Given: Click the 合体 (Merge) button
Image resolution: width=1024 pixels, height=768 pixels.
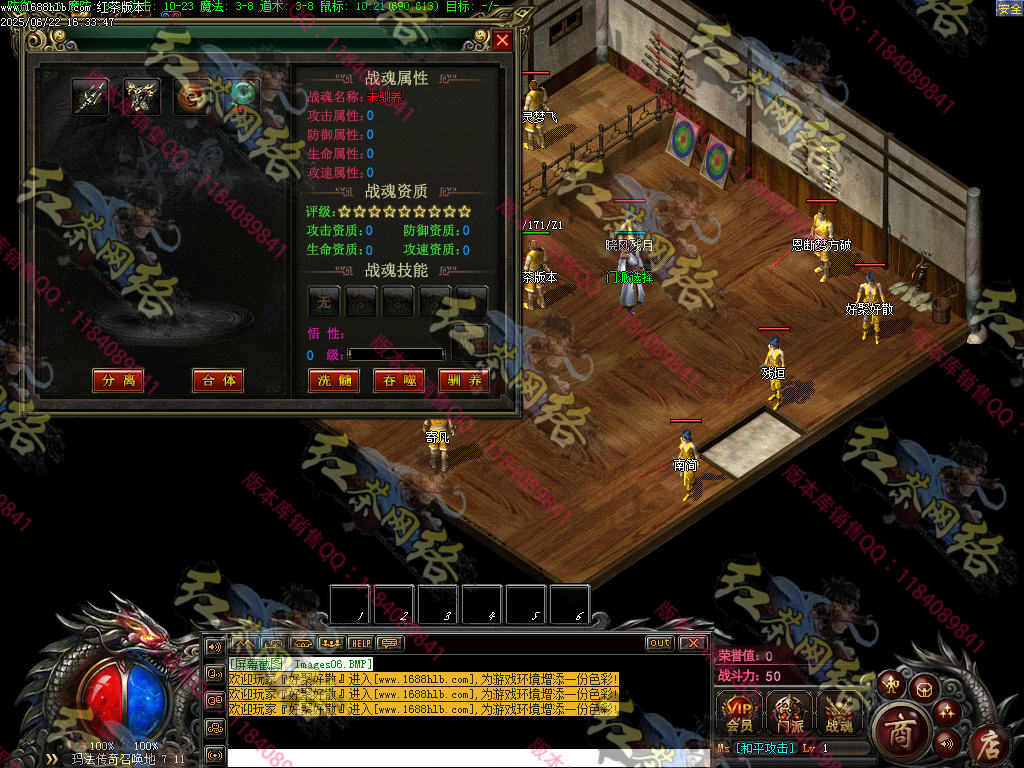Looking at the screenshot, I should point(218,380).
